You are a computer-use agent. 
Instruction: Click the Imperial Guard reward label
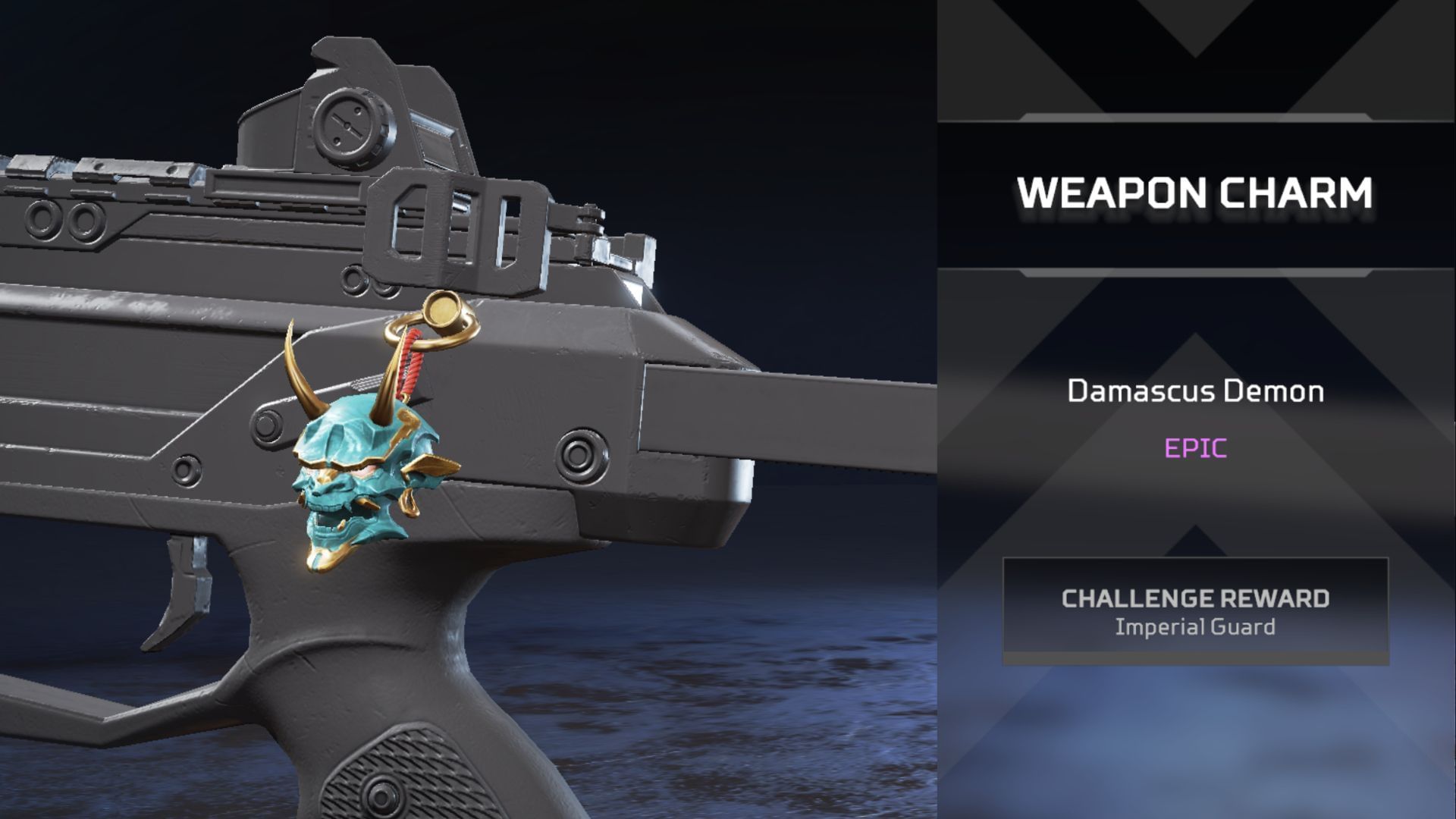[1195, 626]
